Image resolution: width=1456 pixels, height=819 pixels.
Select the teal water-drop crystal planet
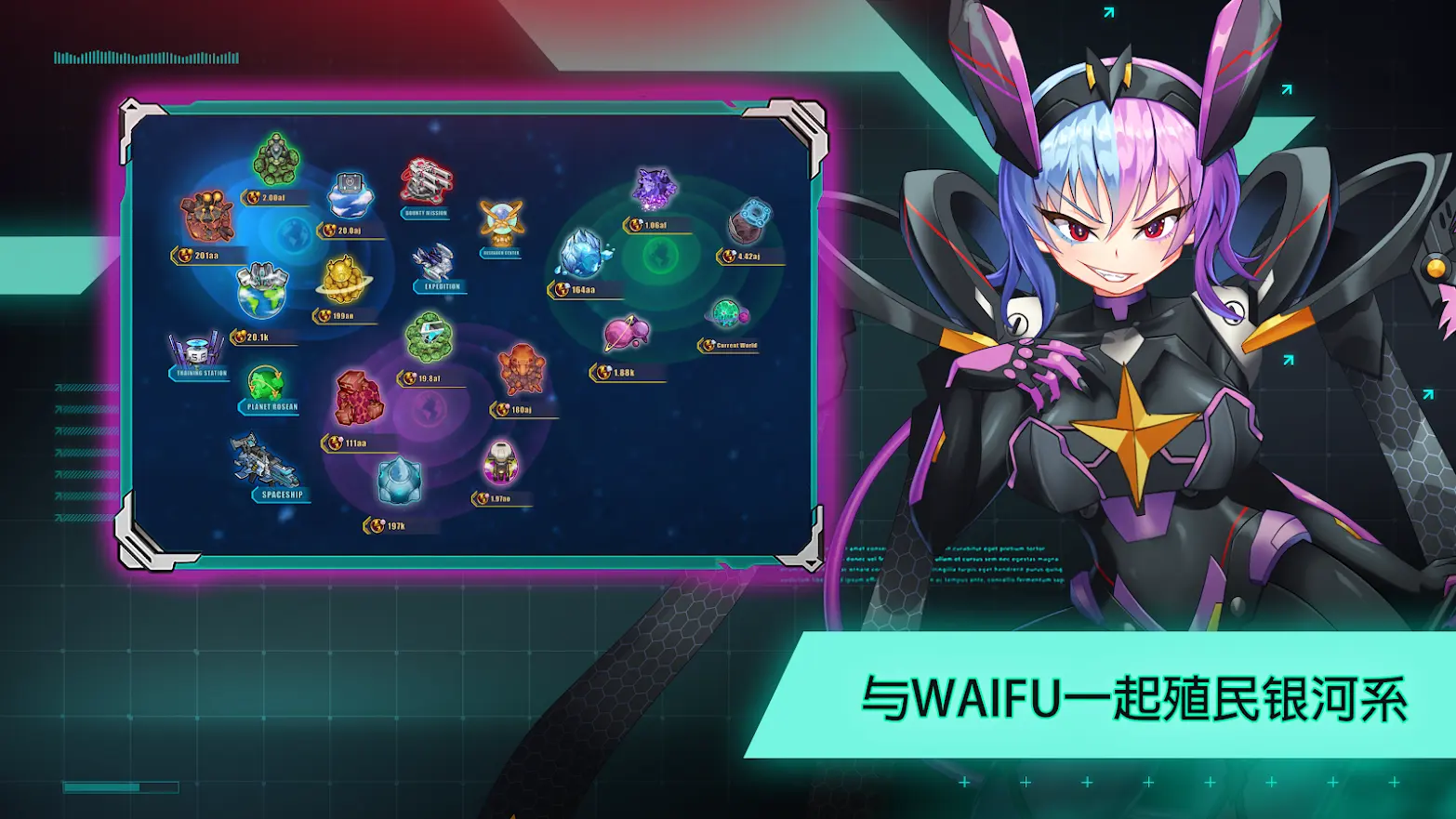tap(399, 482)
